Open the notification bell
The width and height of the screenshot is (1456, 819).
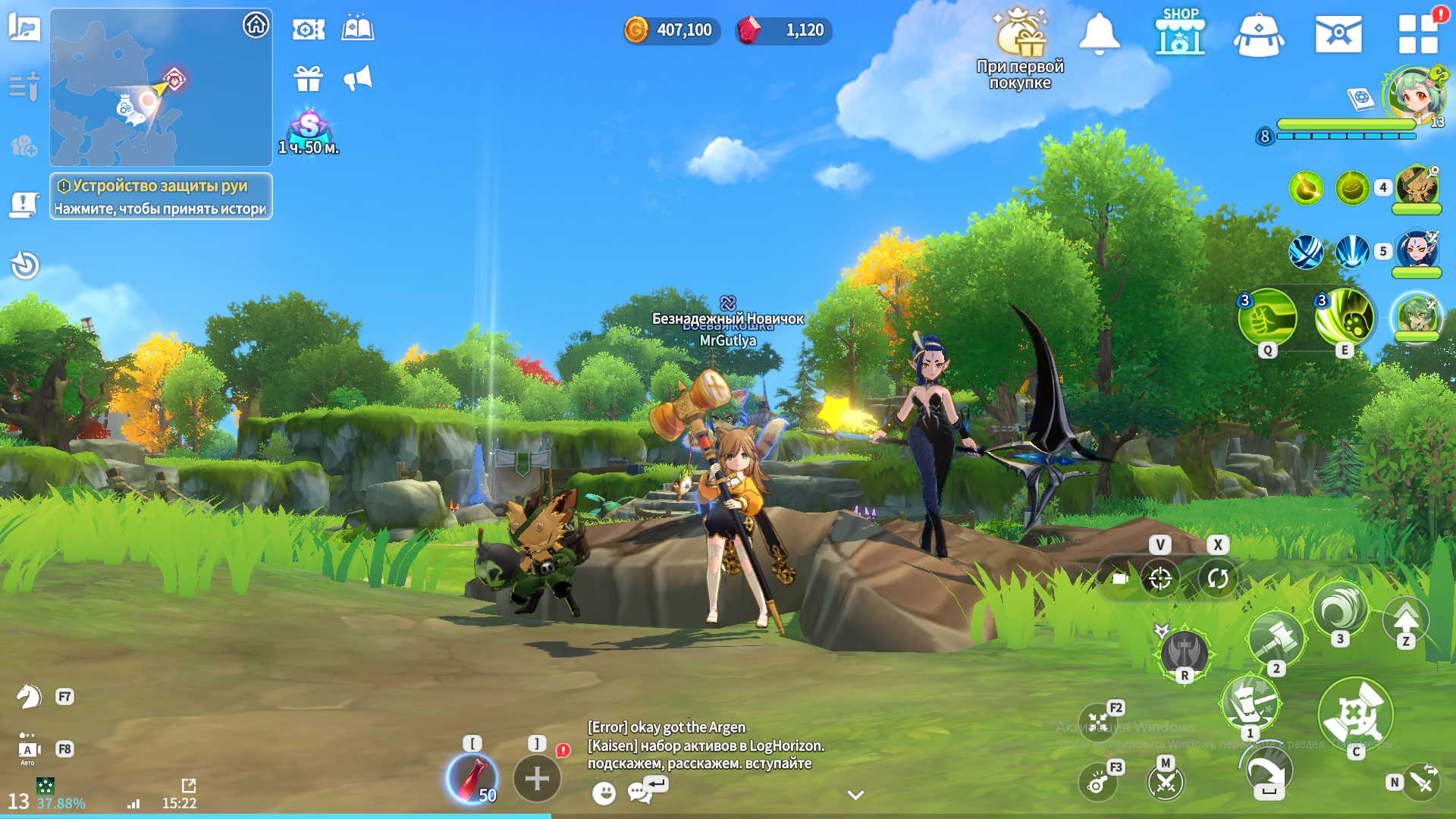click(1099, 34)
